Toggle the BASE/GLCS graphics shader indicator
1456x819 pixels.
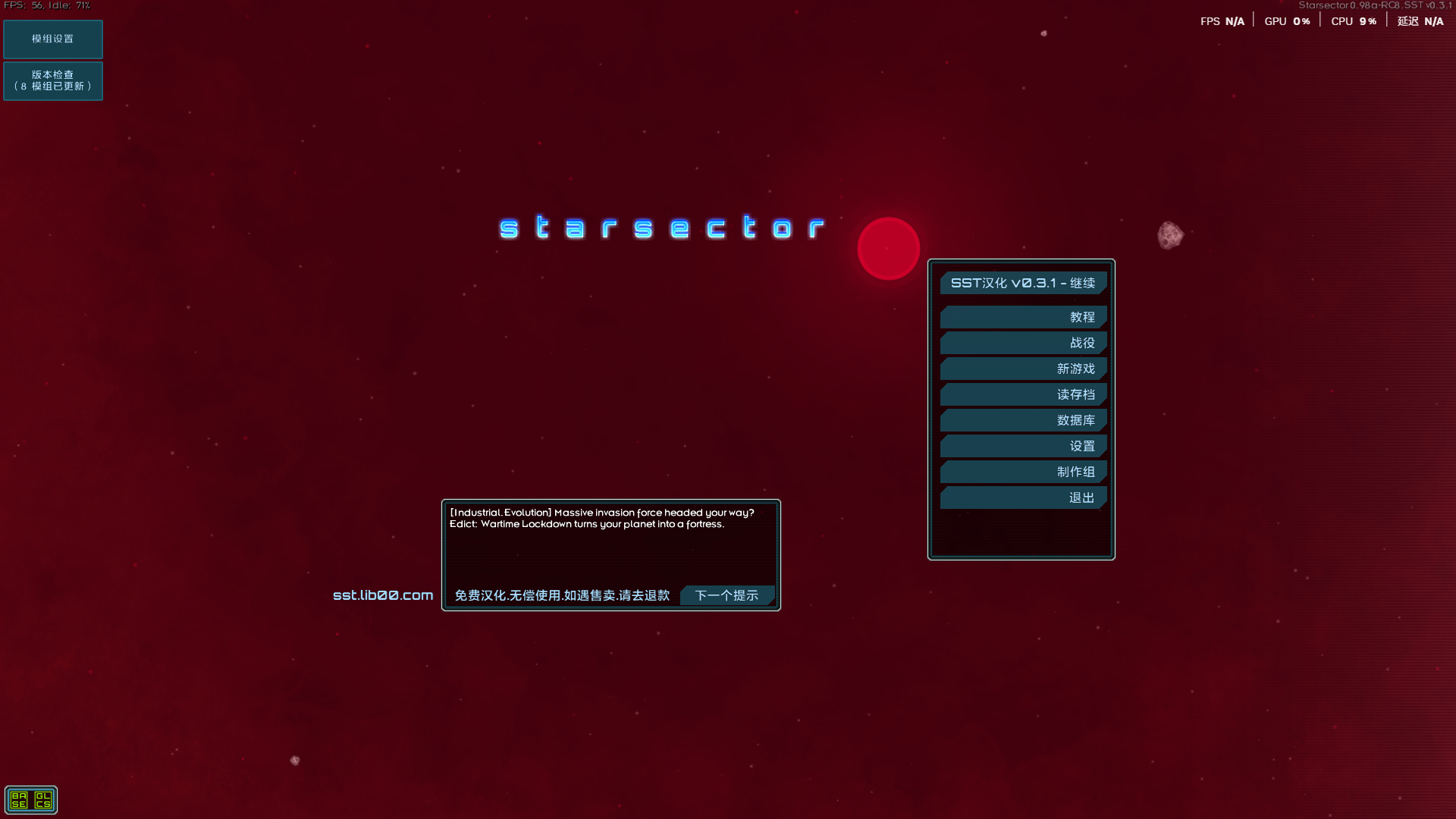pos(32,799)
